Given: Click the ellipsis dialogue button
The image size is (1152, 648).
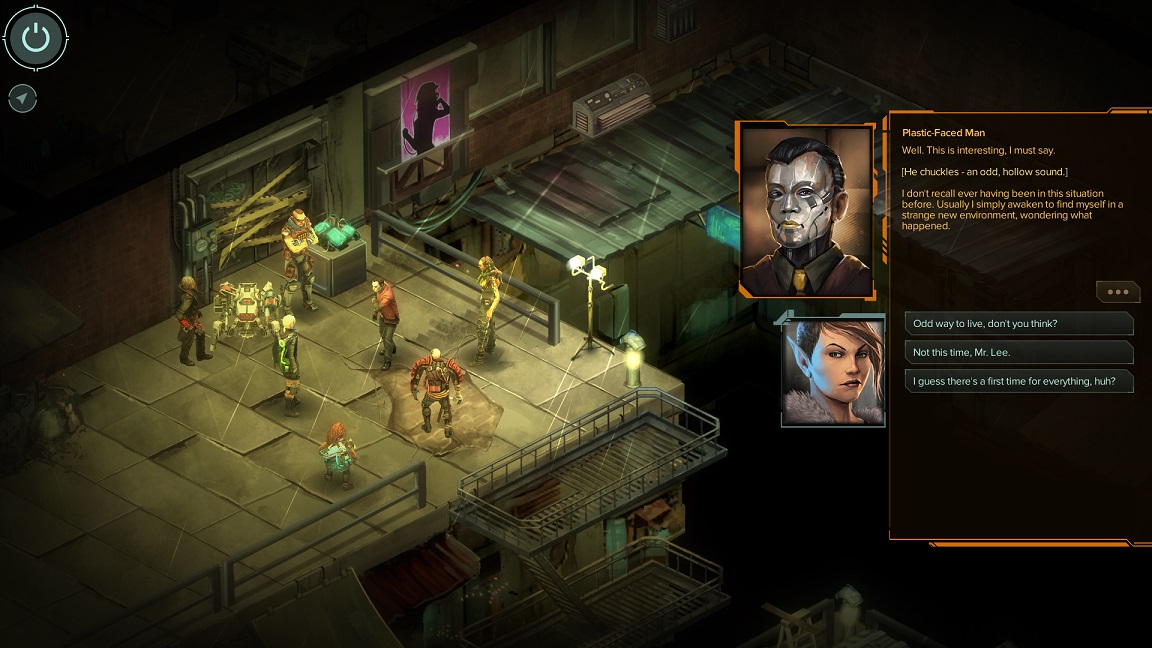Looking at the screenshot, I should (x=1117, y=292).
